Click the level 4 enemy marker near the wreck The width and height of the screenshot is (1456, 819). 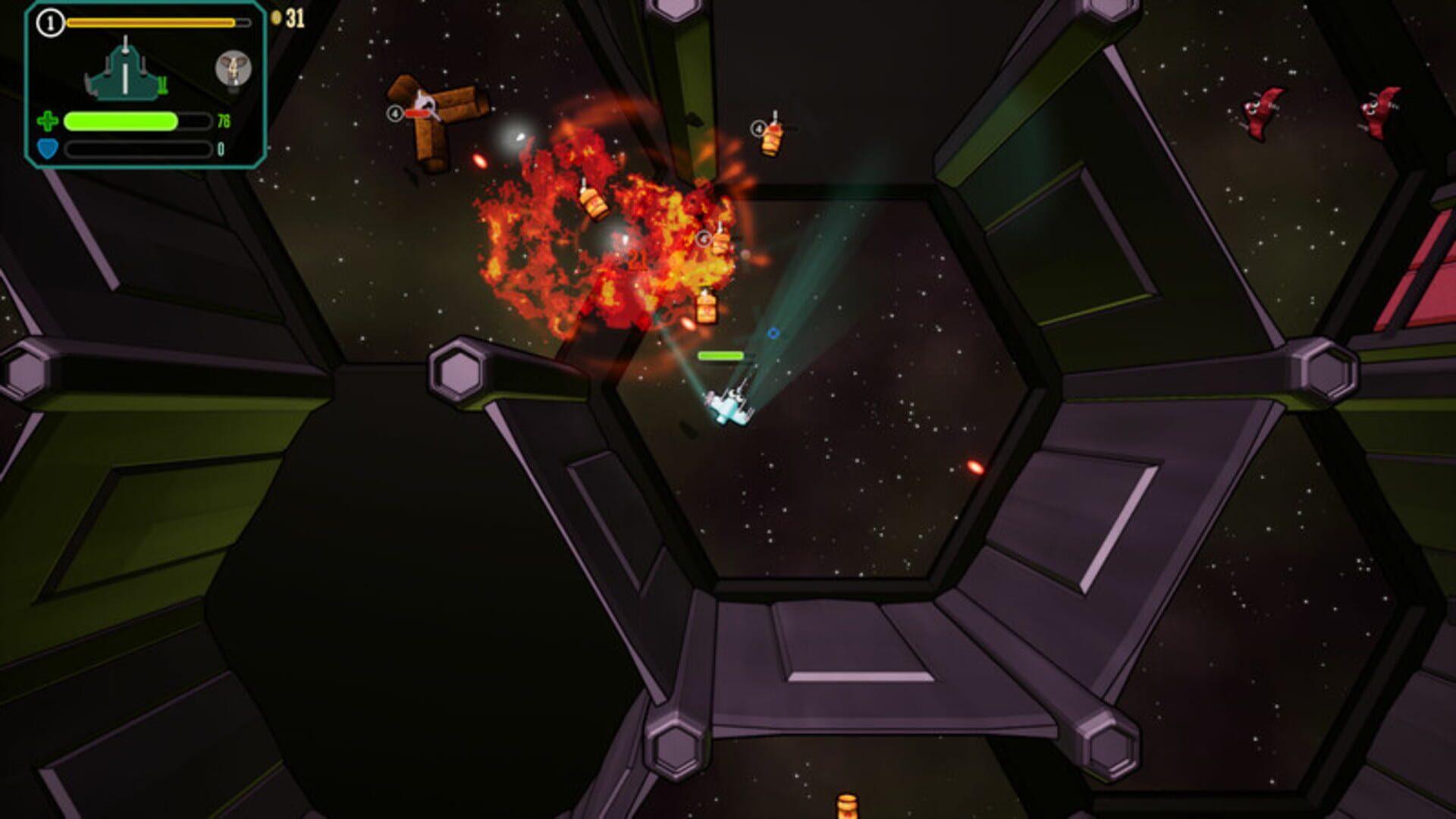click(394, 111)
